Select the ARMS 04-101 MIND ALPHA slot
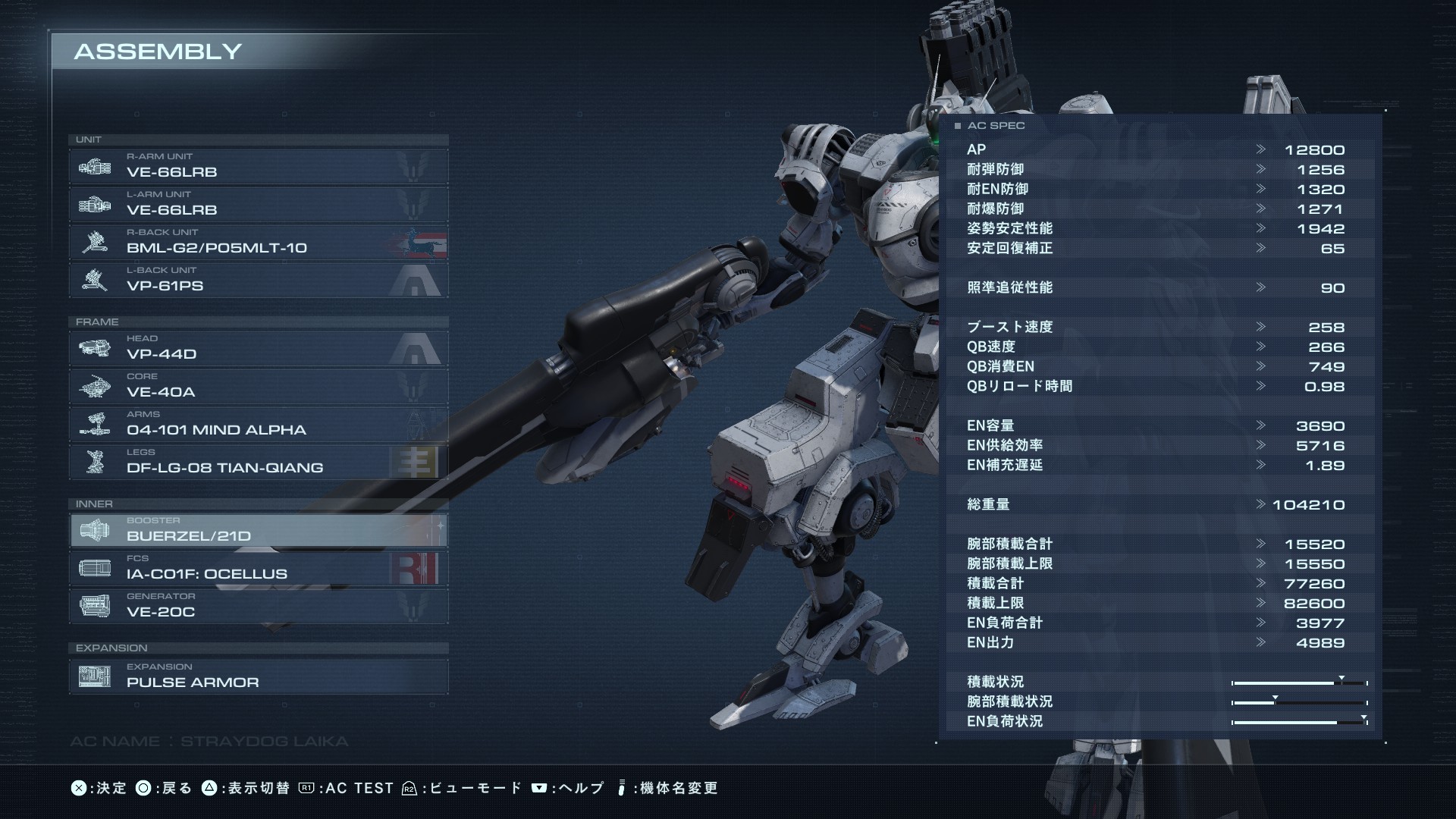The image size is (1456, 819). (258, 425)
